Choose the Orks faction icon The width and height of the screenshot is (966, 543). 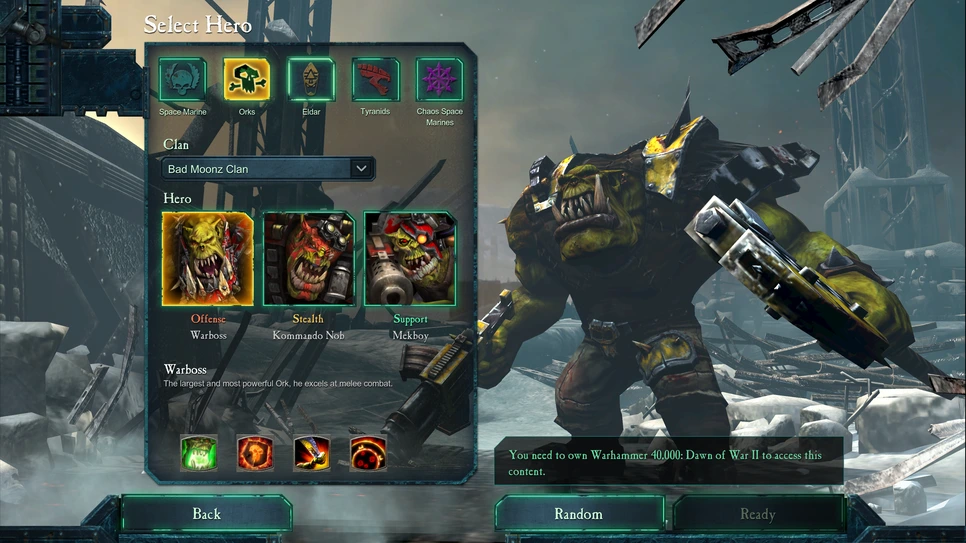click(x=247, y=80)
